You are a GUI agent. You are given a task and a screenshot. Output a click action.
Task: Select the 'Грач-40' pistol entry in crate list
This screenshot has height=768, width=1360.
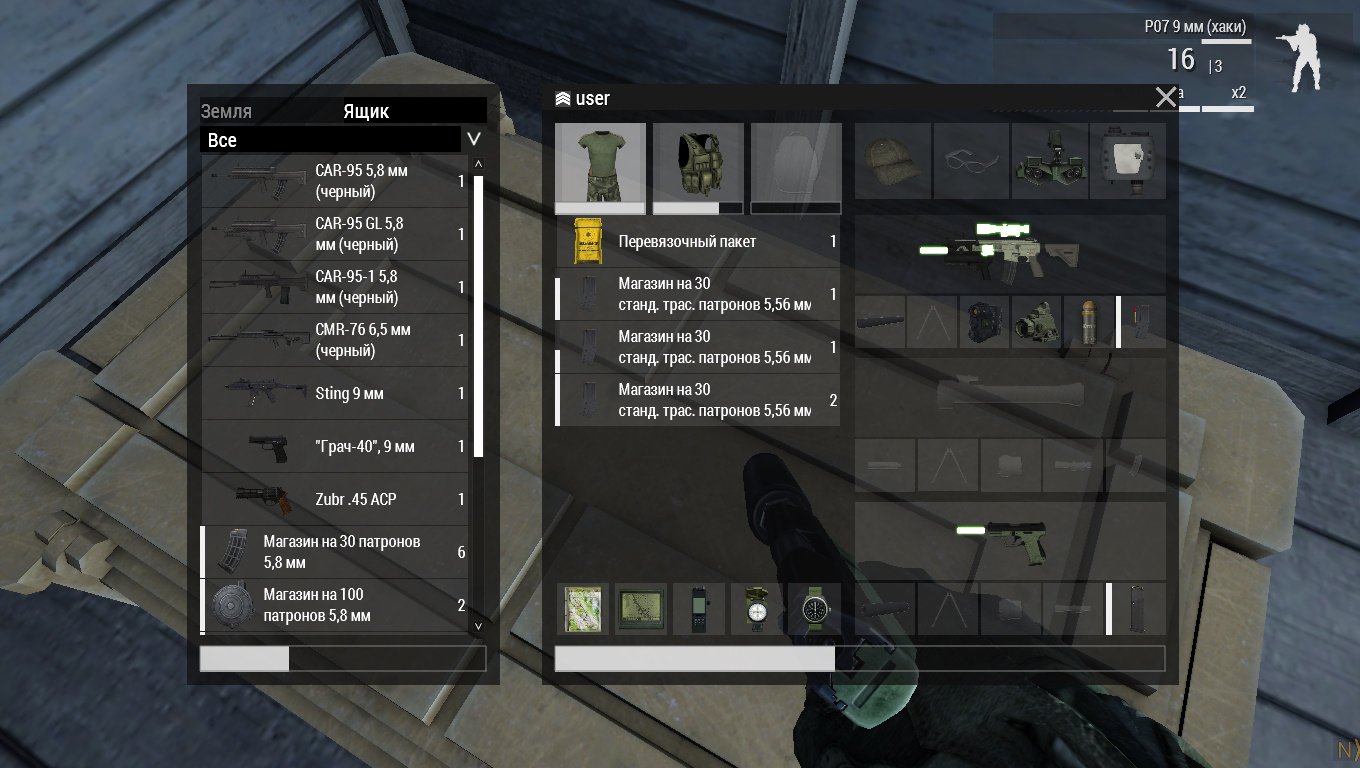pyautogui.click(x=340, y=447)
